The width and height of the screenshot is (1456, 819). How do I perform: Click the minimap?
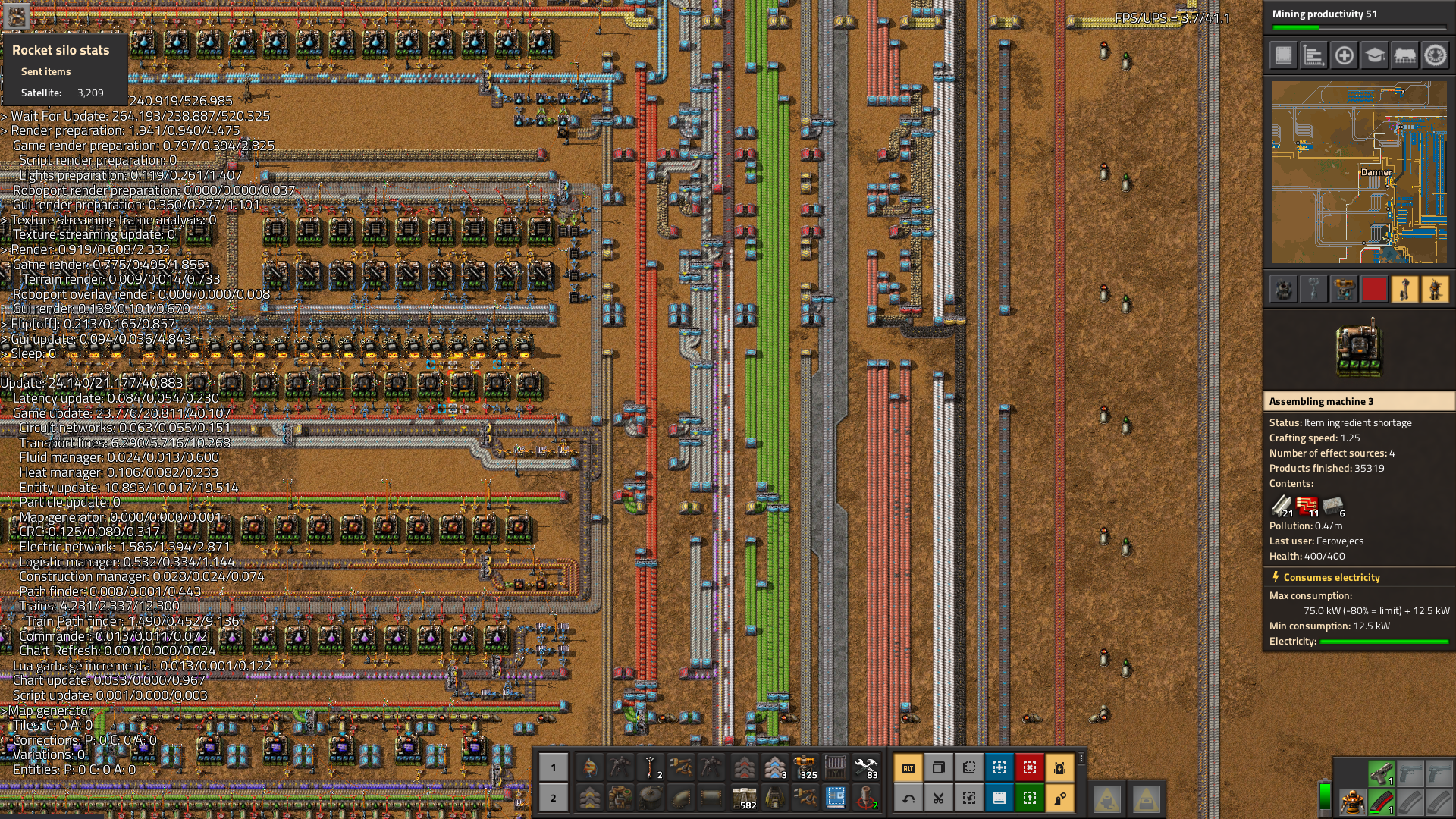(1359, 172)
